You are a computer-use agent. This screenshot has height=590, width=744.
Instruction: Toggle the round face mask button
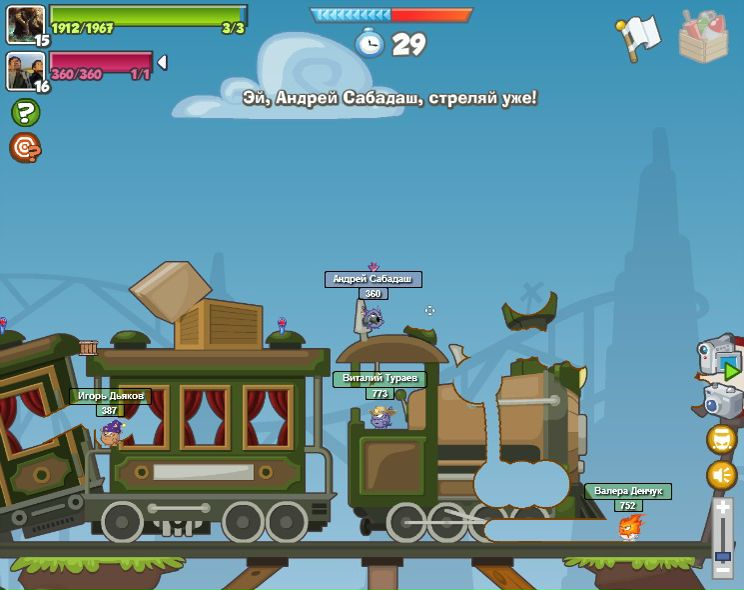point(721,439)
